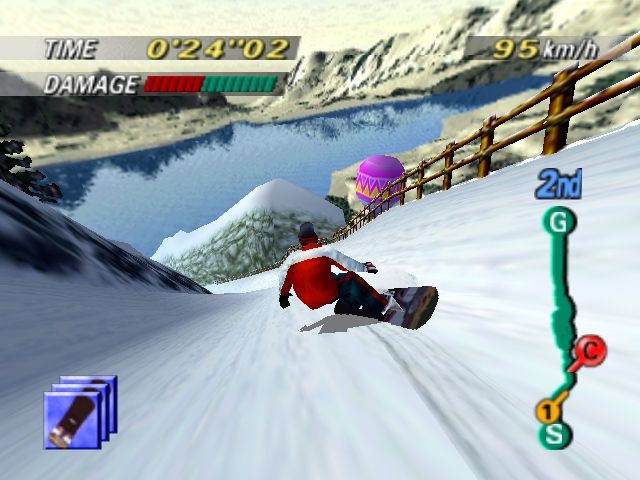Select the snowboard item icon
The image size is (640, 480).
pos(80,412)
